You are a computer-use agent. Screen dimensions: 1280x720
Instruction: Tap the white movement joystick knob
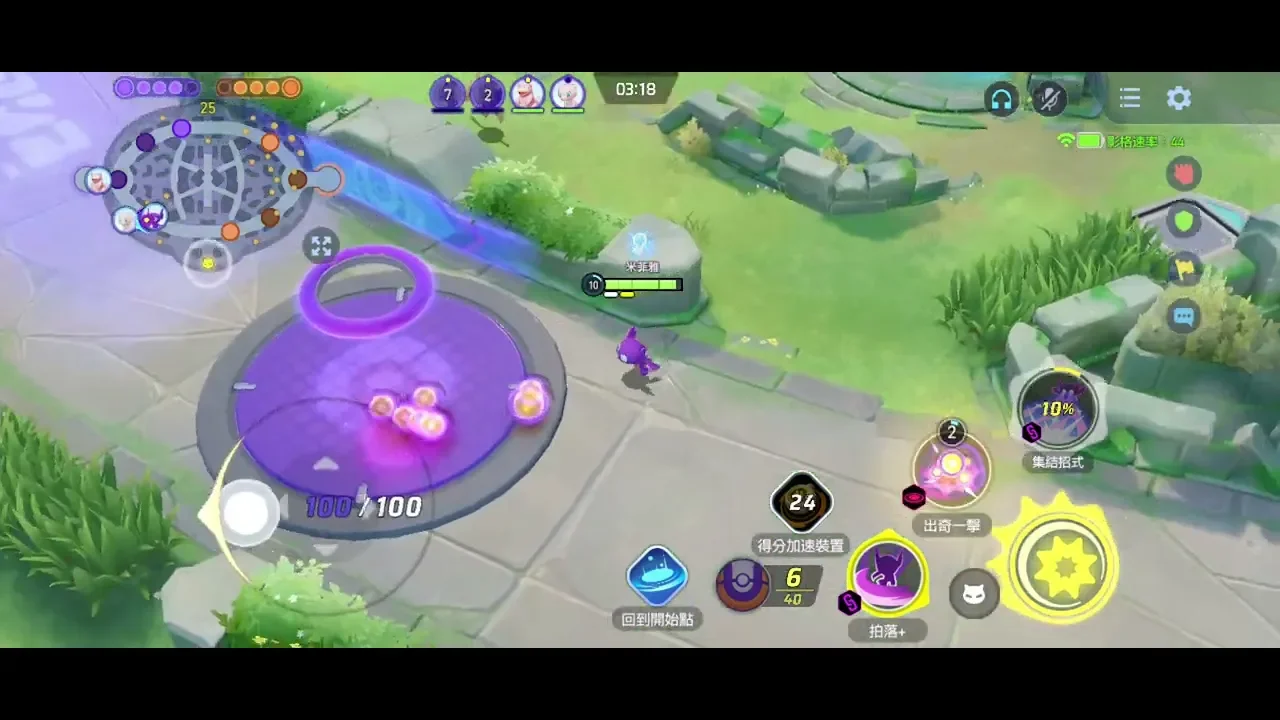[245, 513]
